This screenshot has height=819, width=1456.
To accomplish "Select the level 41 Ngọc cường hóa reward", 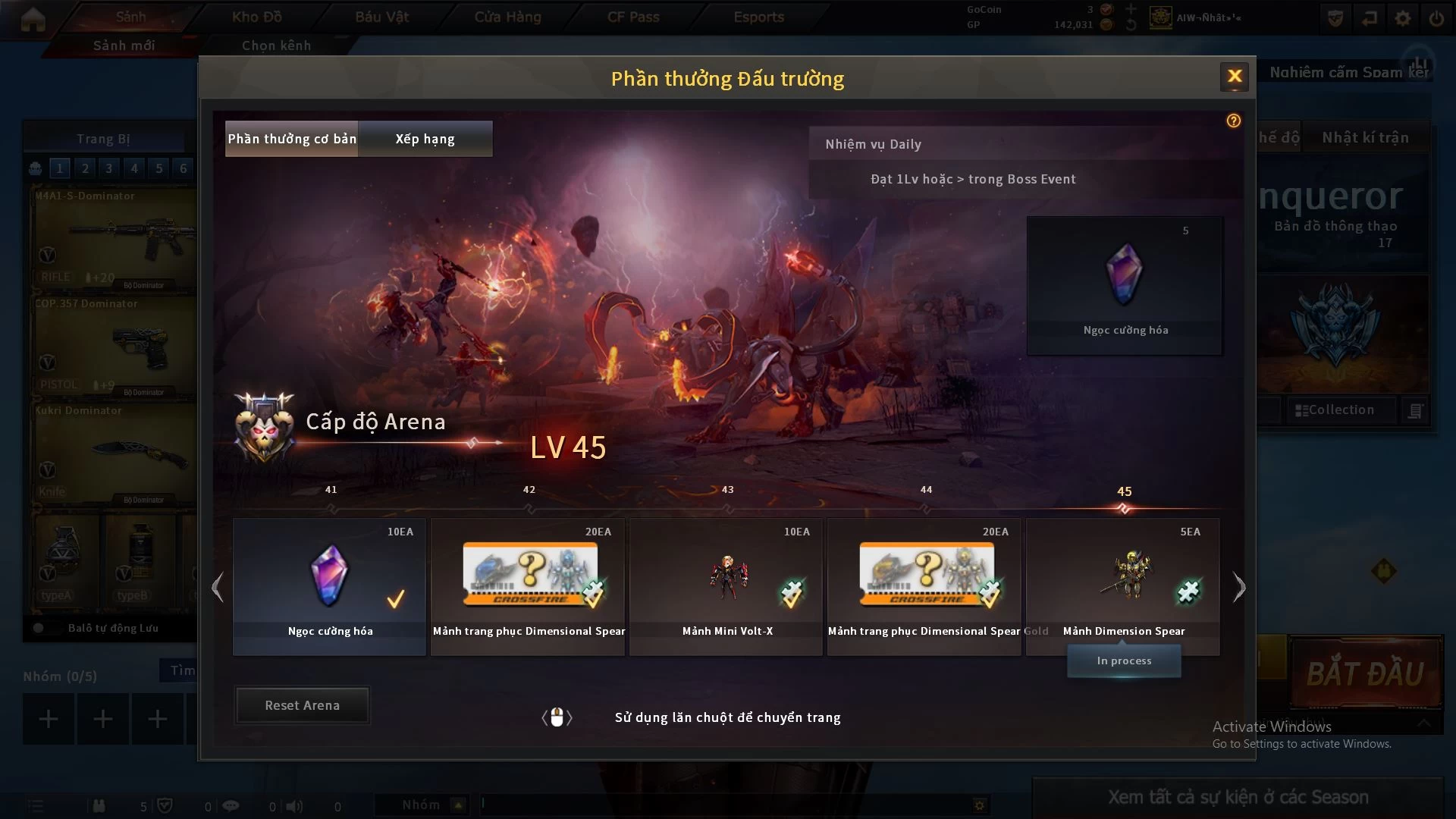I will (x=330, y=585).
